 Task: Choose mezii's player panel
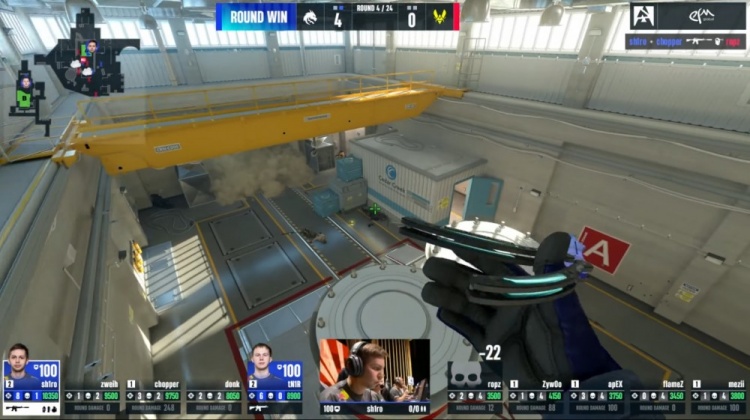tap(719, 396)
